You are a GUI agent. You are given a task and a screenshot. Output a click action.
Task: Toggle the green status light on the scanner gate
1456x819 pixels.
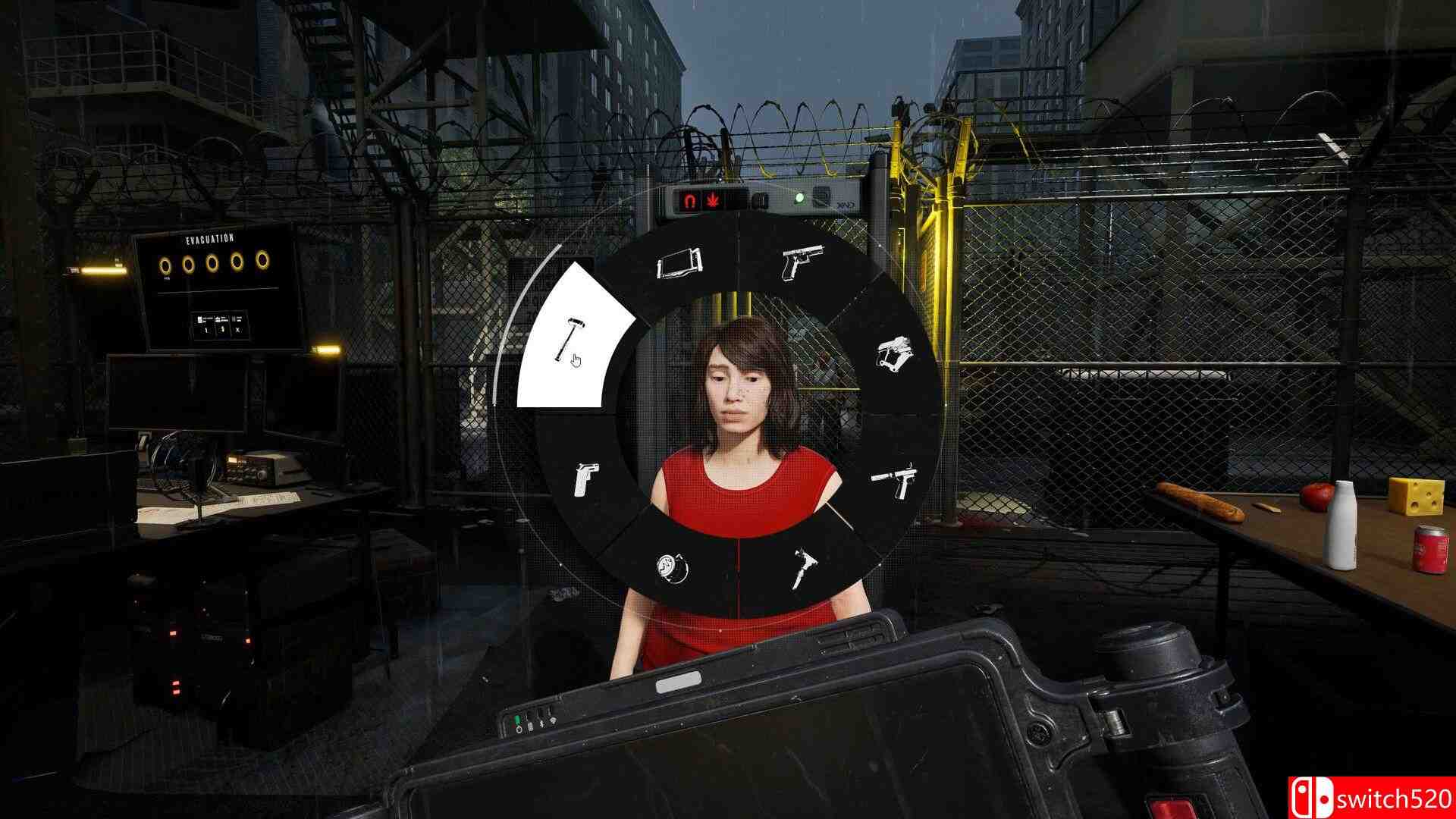pyautogui.click(x=799, y=199)
